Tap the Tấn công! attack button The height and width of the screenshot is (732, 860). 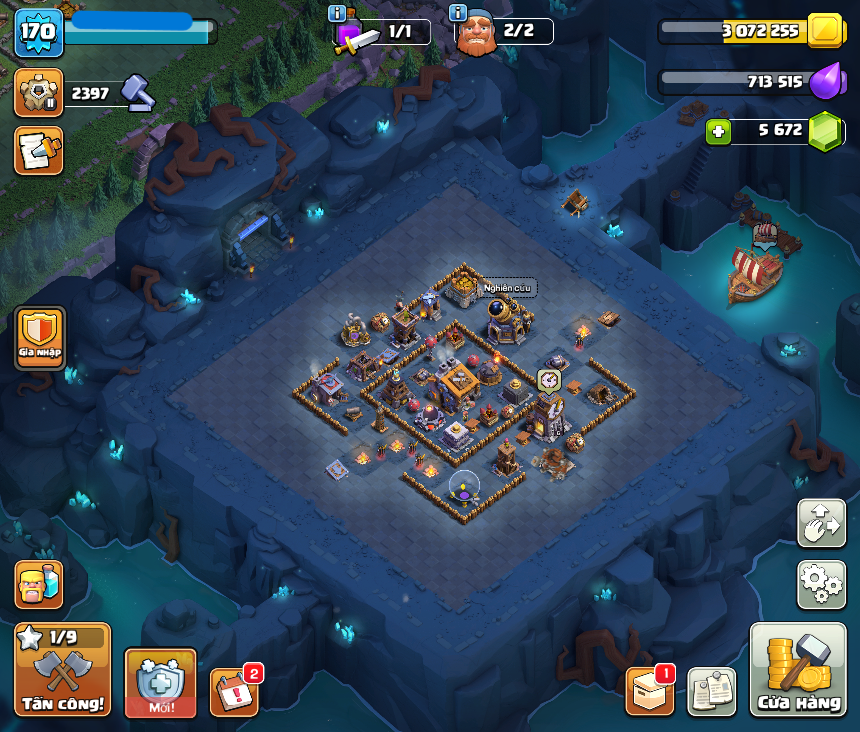(x=63, y=669)
